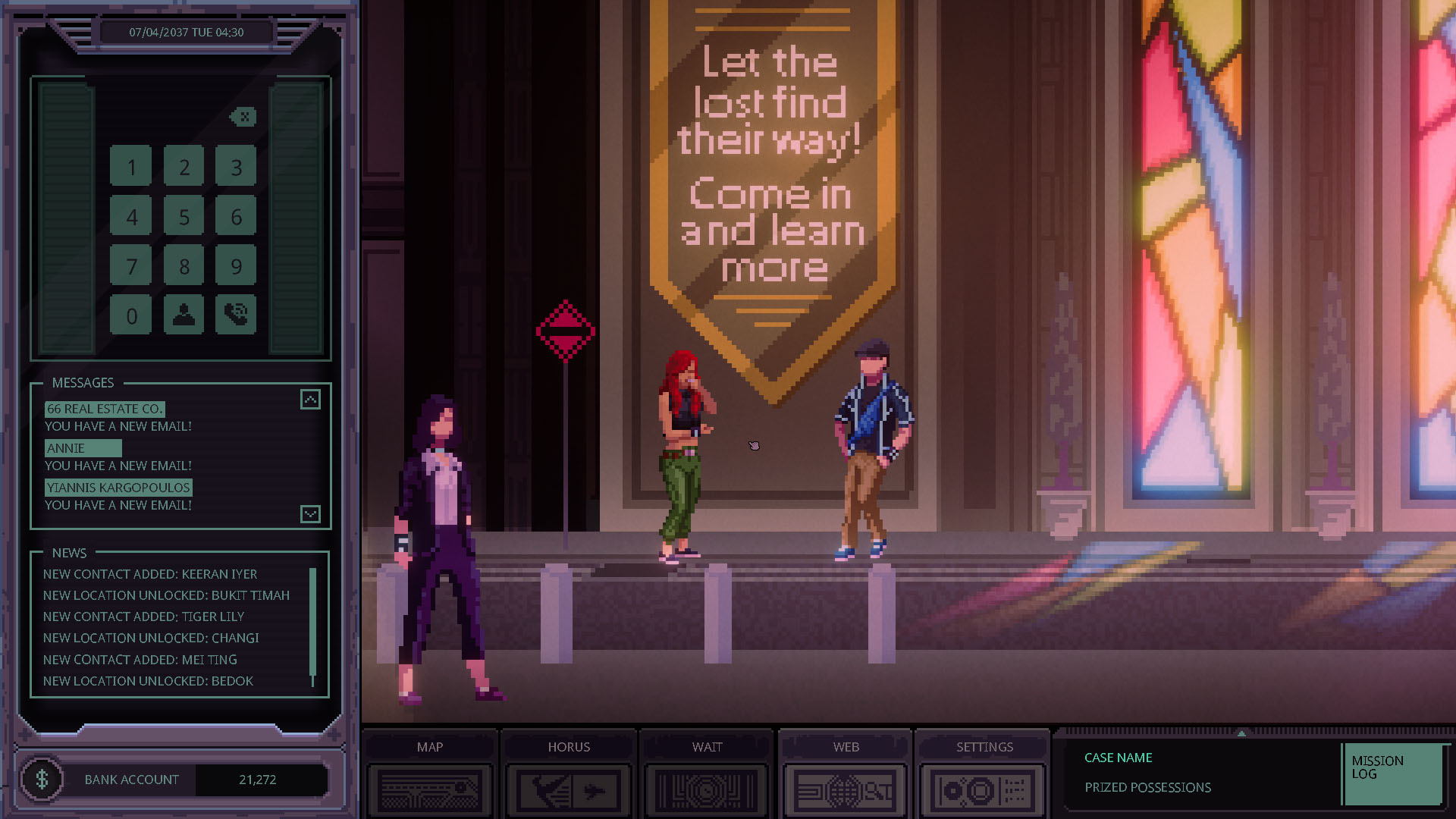This screenshot has width=1456, height=819.
Task: Dial digit 5 on the keypad
Action: (184, 217)
